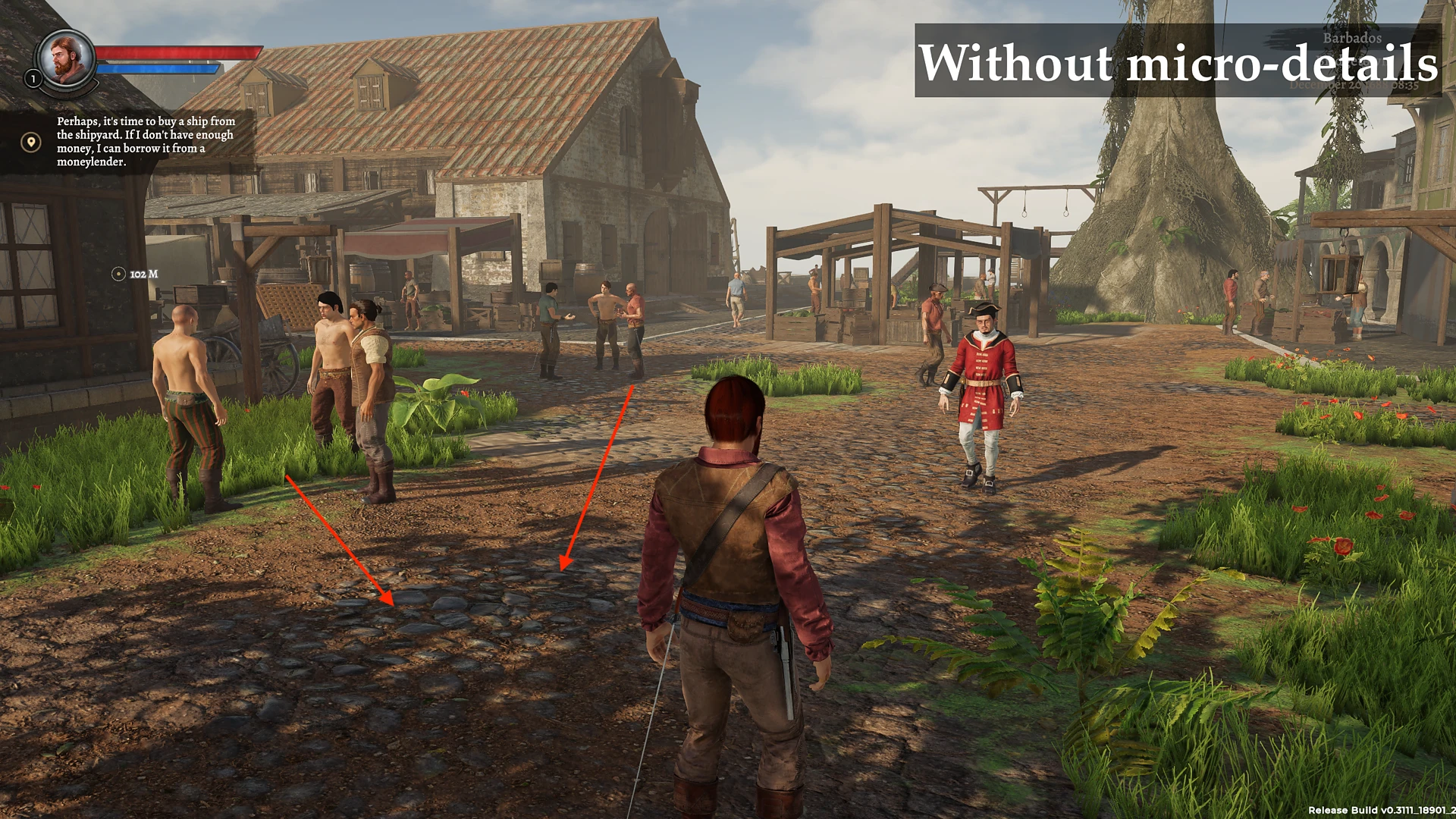The image size is (1456, 819).
Task: Open the date display December 26 1688
Action: coord(1354,86)
